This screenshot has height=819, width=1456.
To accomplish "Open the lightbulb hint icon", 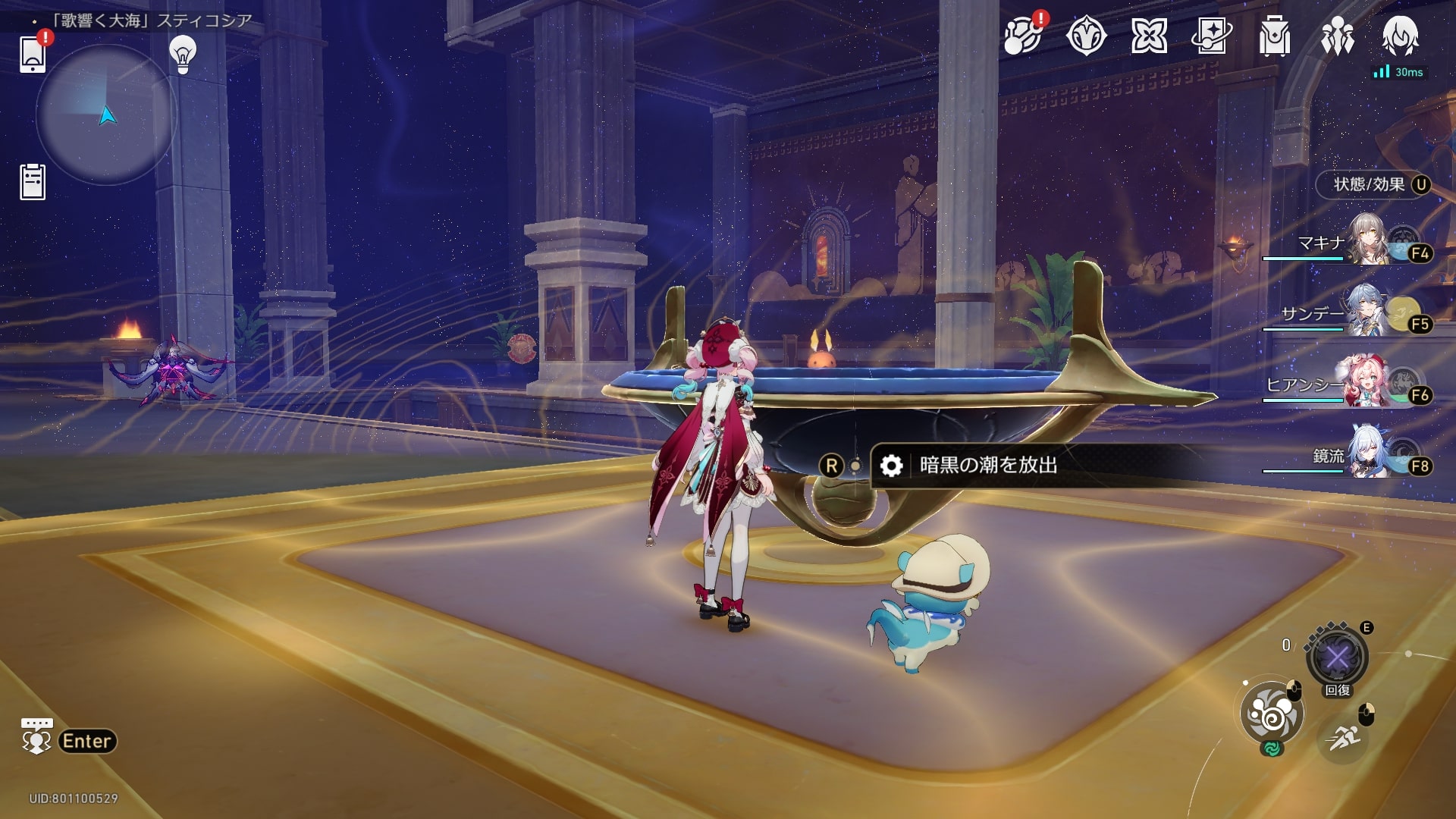I will [x=183, y=54].
